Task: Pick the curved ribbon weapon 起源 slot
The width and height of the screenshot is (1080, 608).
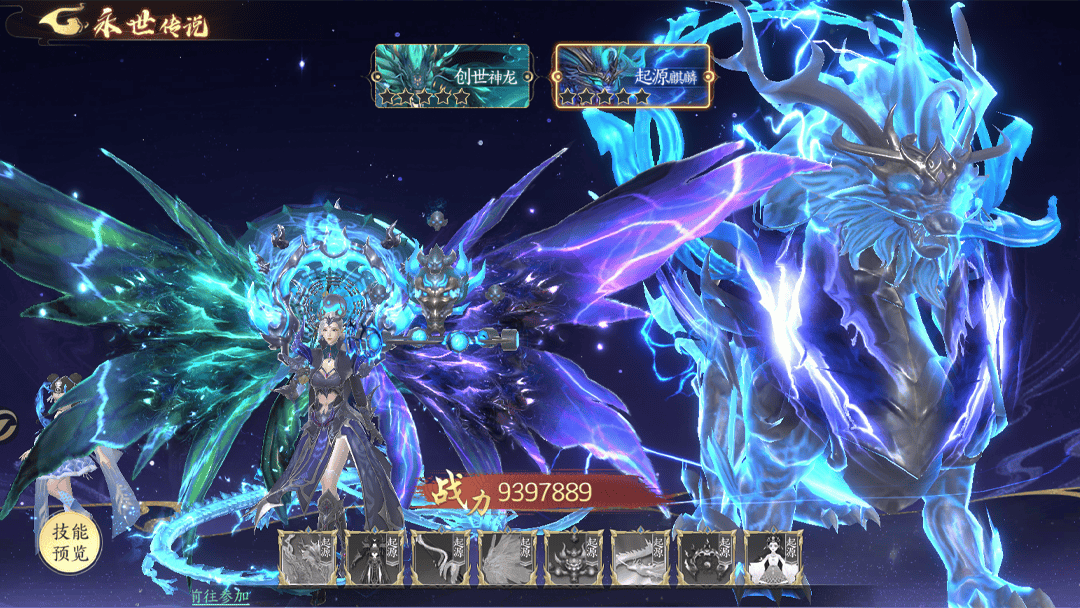Action: 442,557
